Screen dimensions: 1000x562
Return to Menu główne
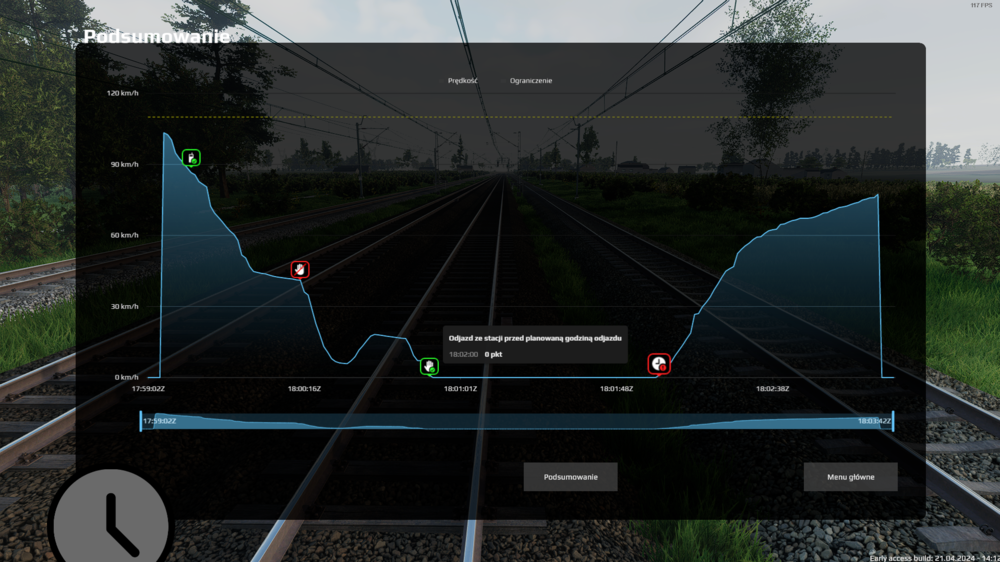pos(850,477)
